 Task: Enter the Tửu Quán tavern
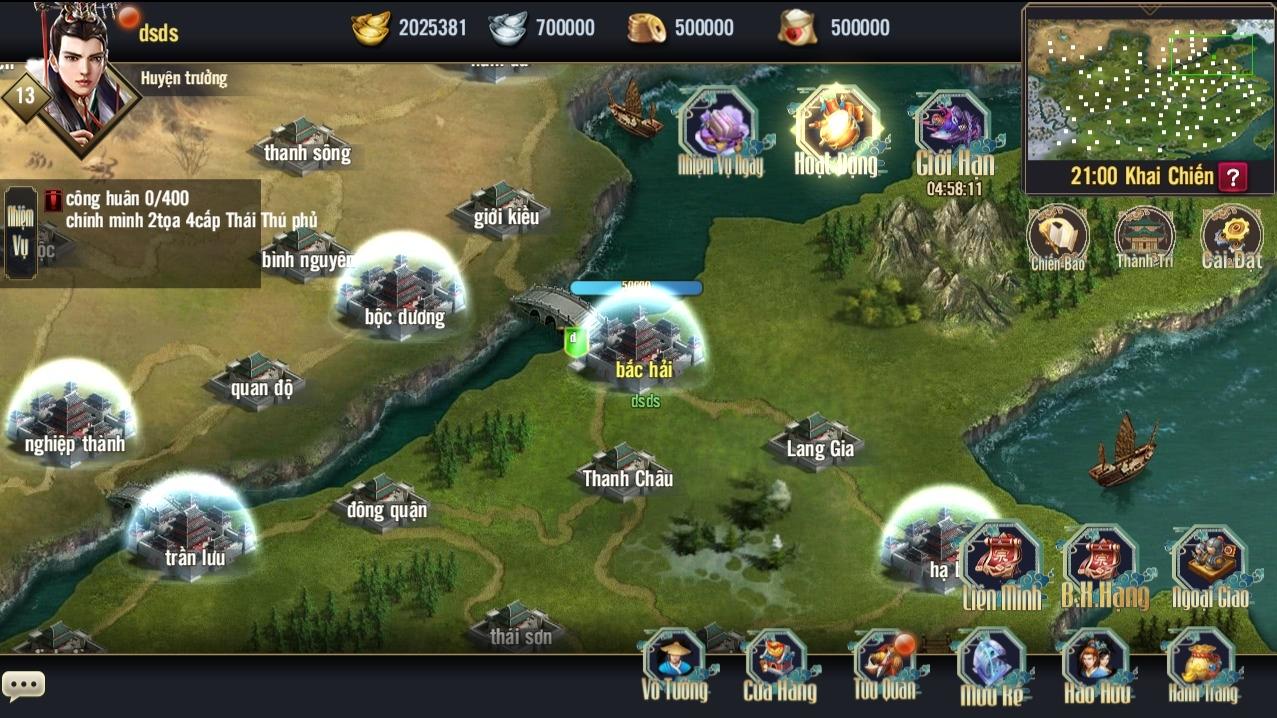[884, 665]
